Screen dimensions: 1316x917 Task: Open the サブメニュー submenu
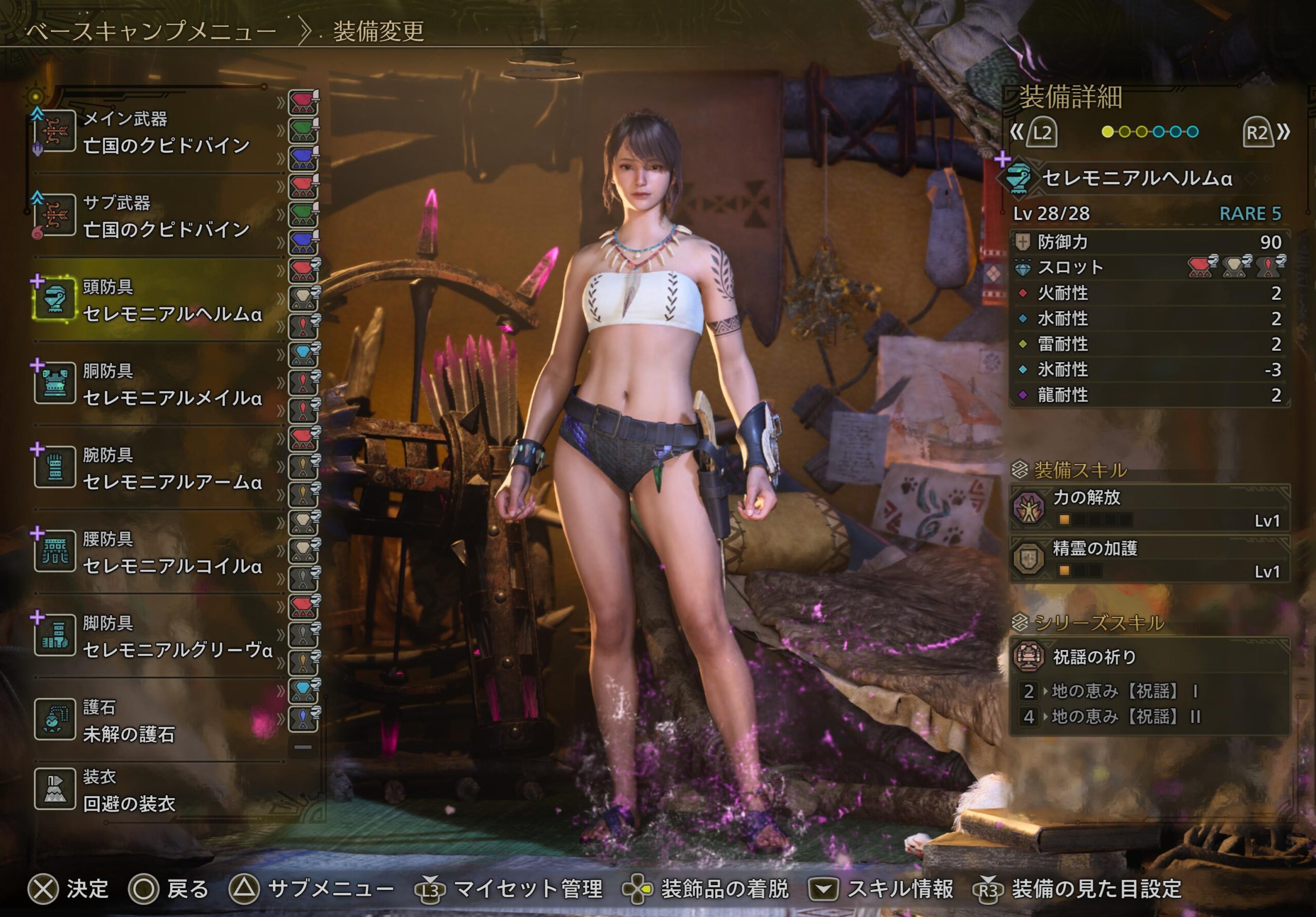[331, 889]
